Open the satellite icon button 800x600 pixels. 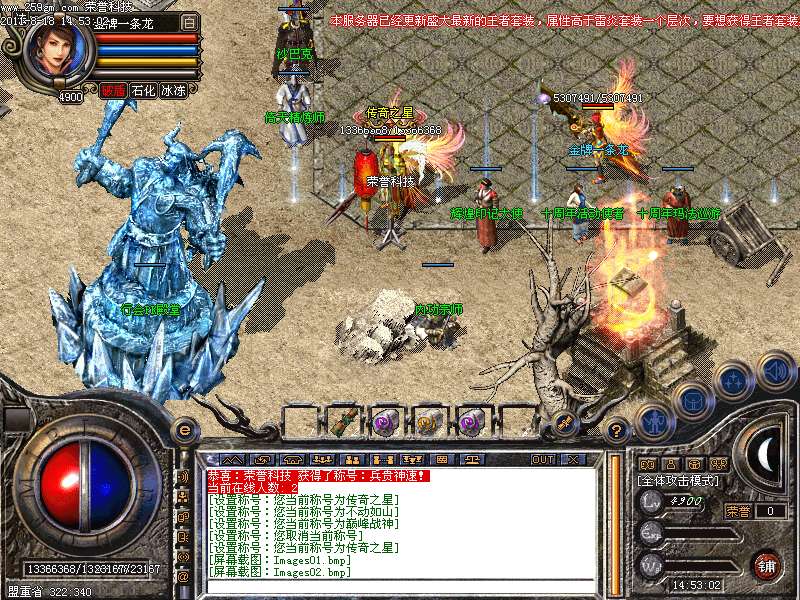(x=564, y=421)
